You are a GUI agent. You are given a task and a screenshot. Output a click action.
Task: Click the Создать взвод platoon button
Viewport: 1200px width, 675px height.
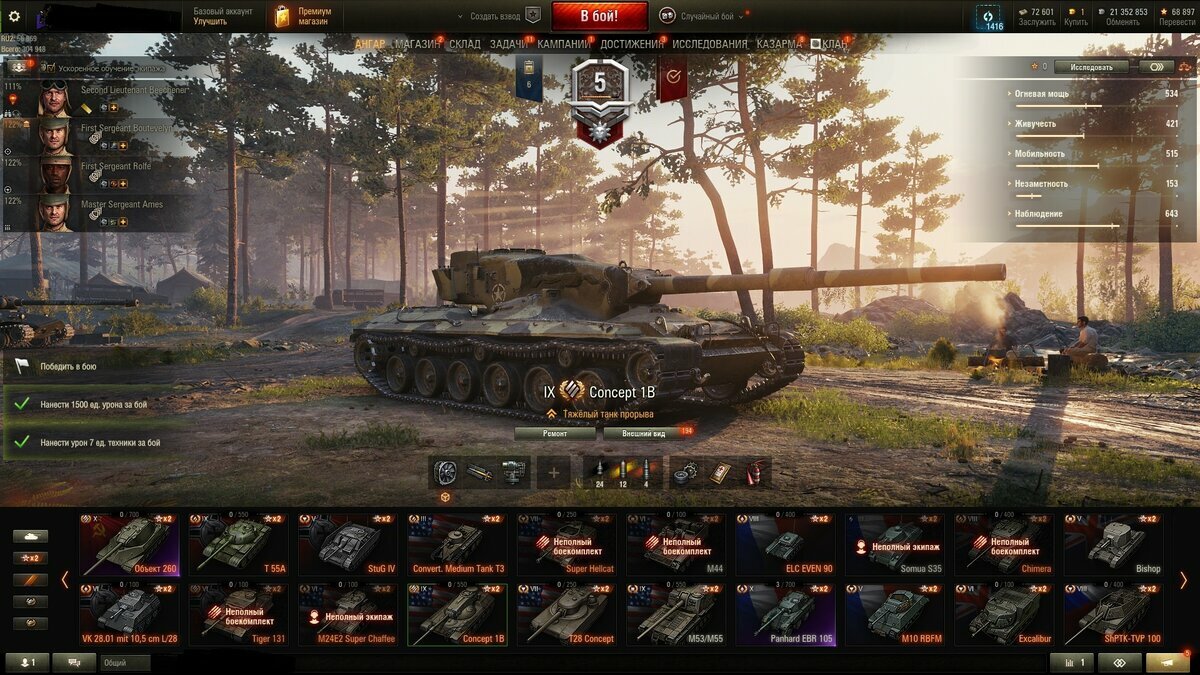point(497,16)
